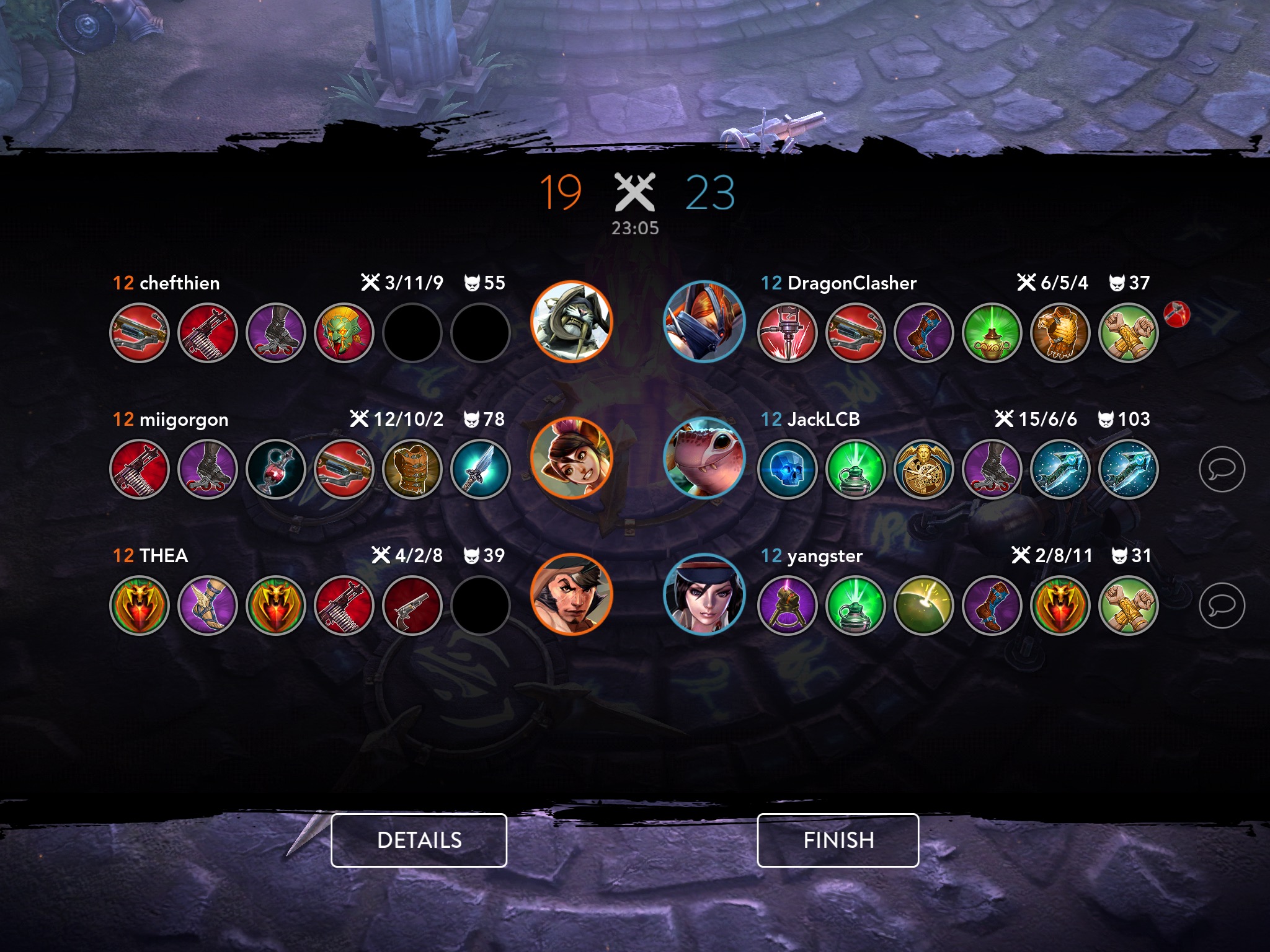Click the Journey Boots item in miigorgon's build
The height and width of the screenshot is (952, 1270).
pyautogui.click(x=207, y=470)
